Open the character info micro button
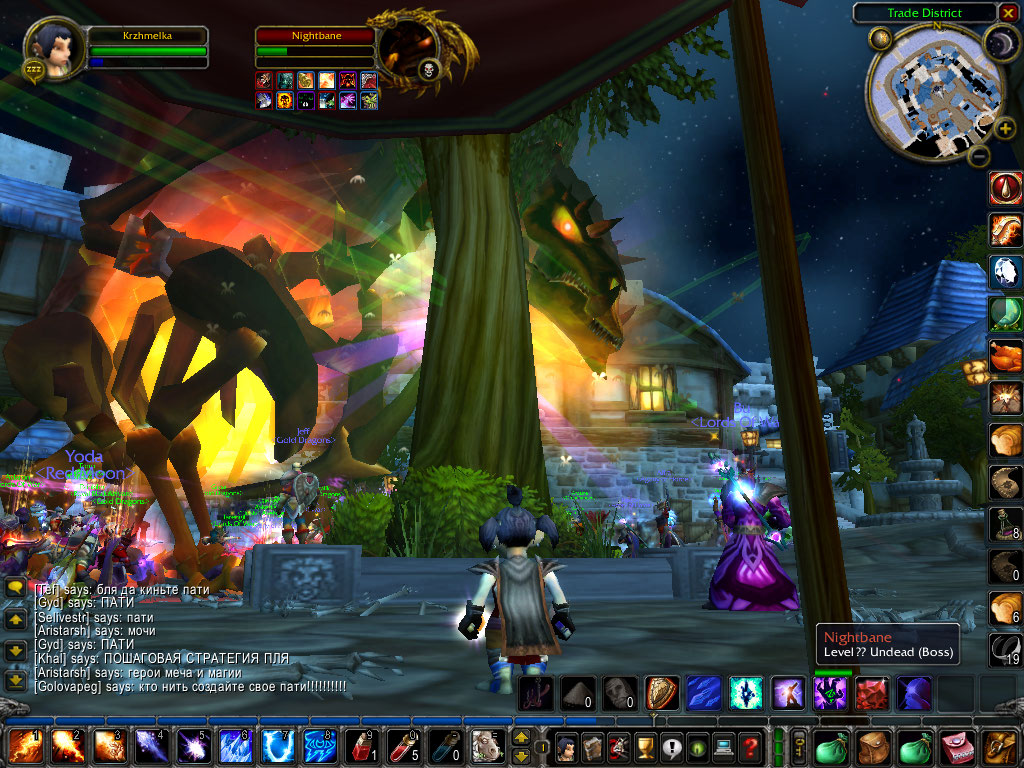This screenshot has width=1024, height=768. point(566,747)
